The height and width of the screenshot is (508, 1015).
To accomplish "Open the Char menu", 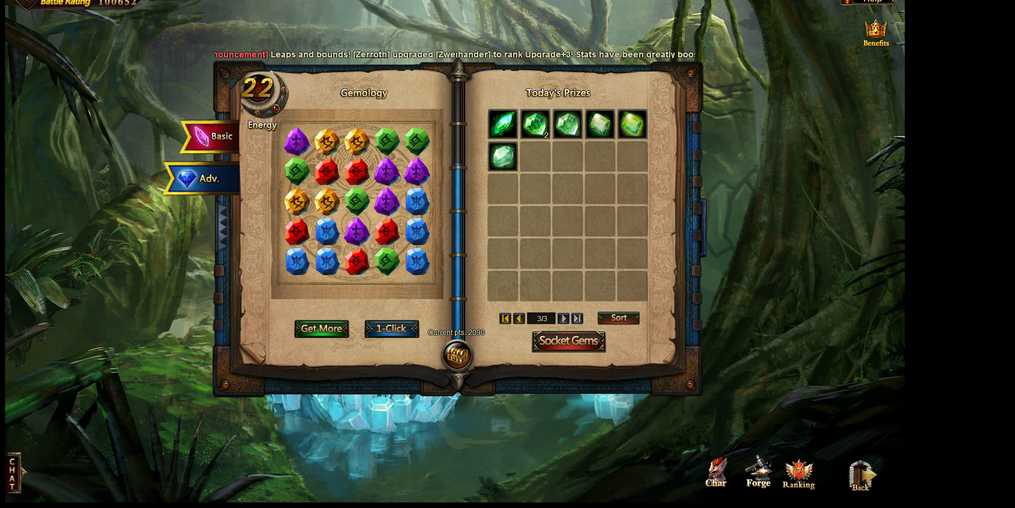I will click(716, 472).
